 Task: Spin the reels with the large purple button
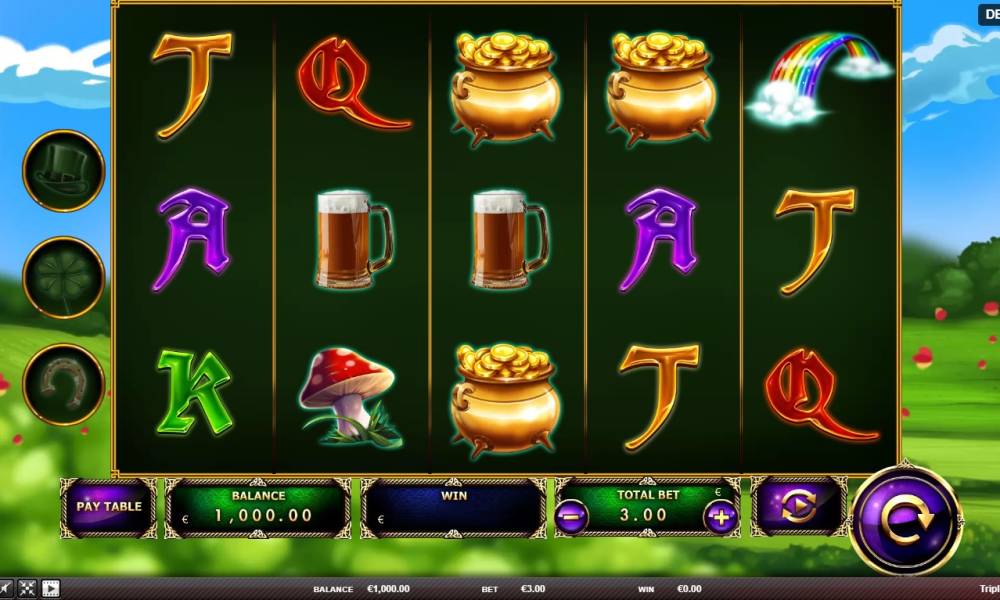(906, 520)
